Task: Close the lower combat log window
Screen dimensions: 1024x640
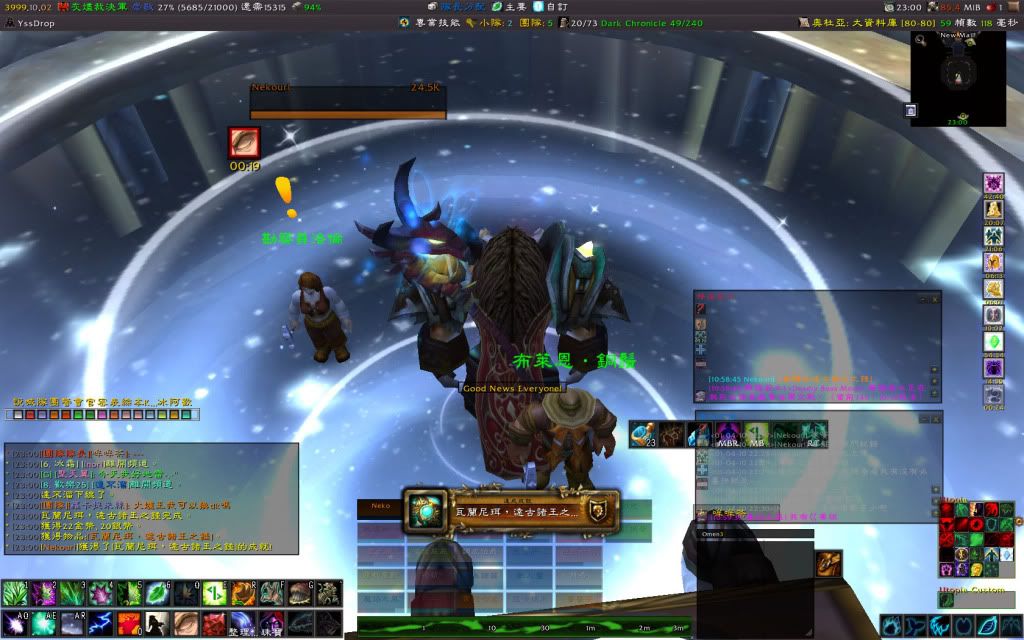Action: tap(935, 417)
